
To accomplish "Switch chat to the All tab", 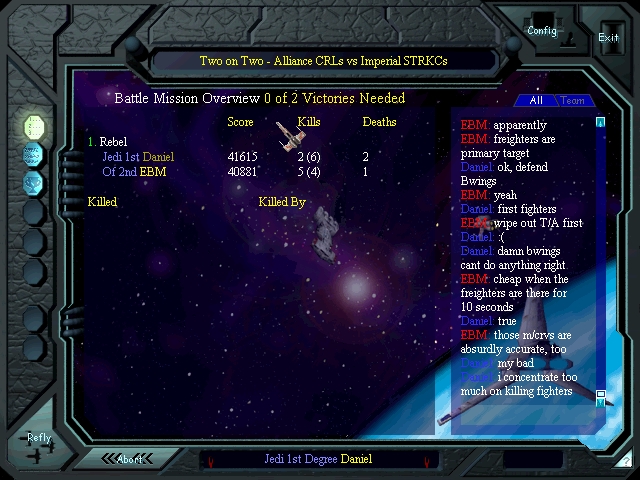I will point(536,100).
